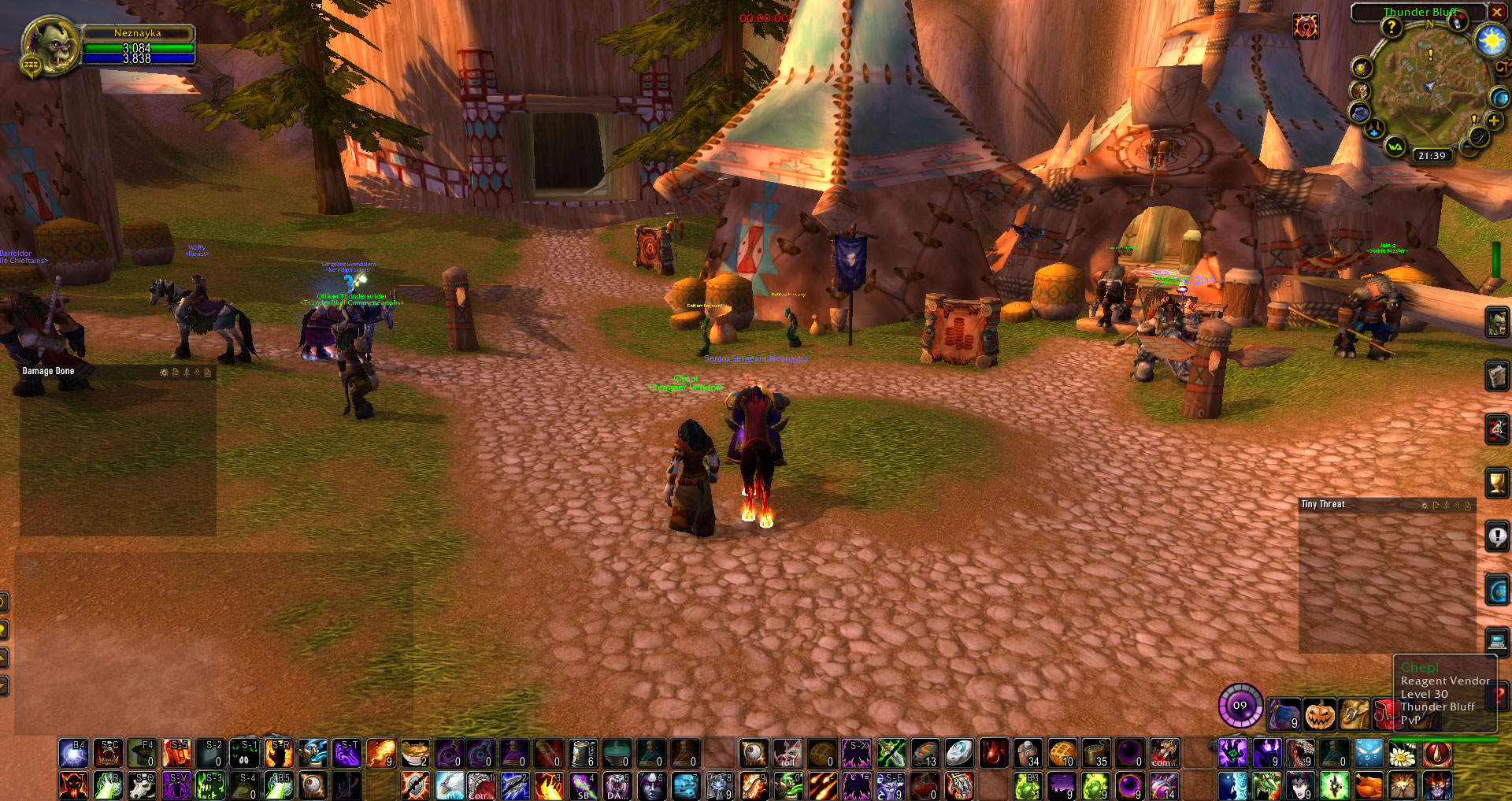Eat the soup bowl food item
The height and width of the screenshot is (801, 1512).
coord(415,753)
